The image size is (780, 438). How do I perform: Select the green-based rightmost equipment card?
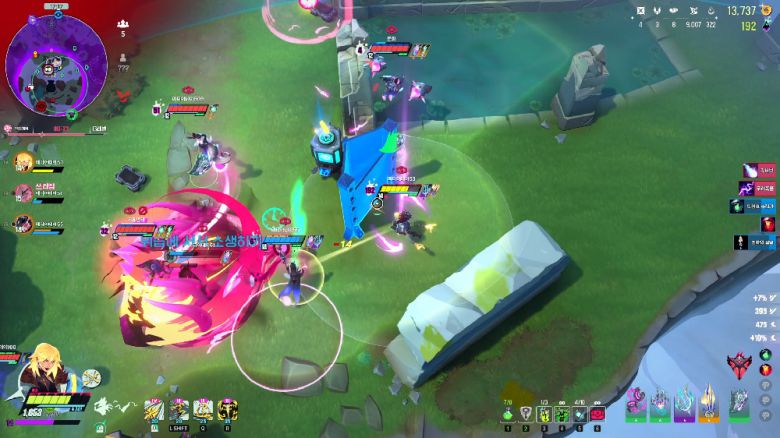pos(738,403)
